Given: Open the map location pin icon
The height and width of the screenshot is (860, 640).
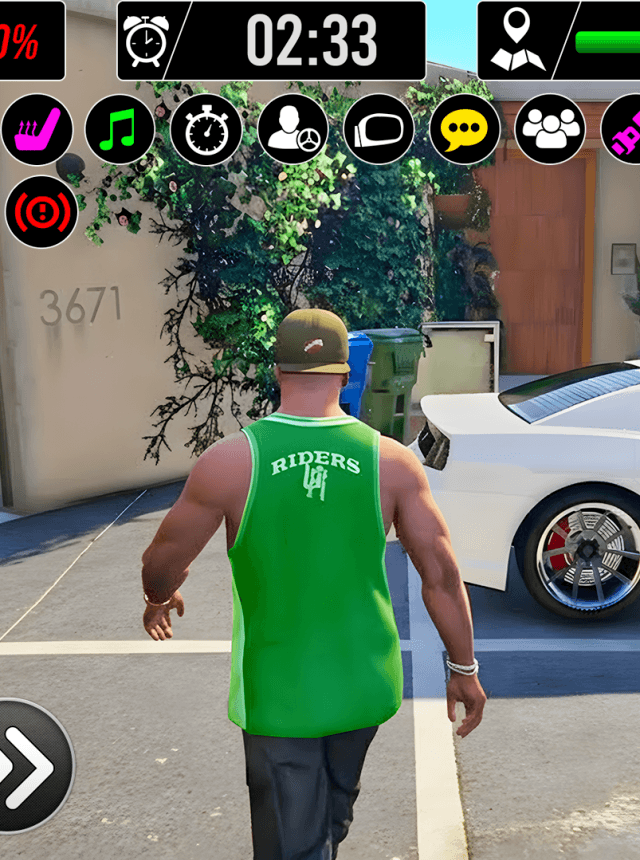Looking at the screenshot, I should (517, 40).
